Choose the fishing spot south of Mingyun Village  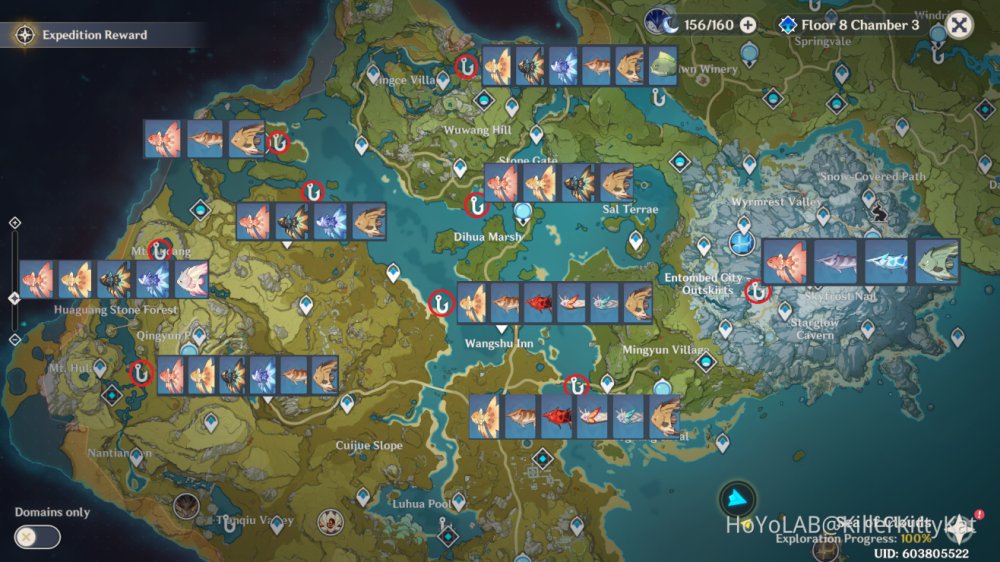pyautogui.click(x=576, y=384)
